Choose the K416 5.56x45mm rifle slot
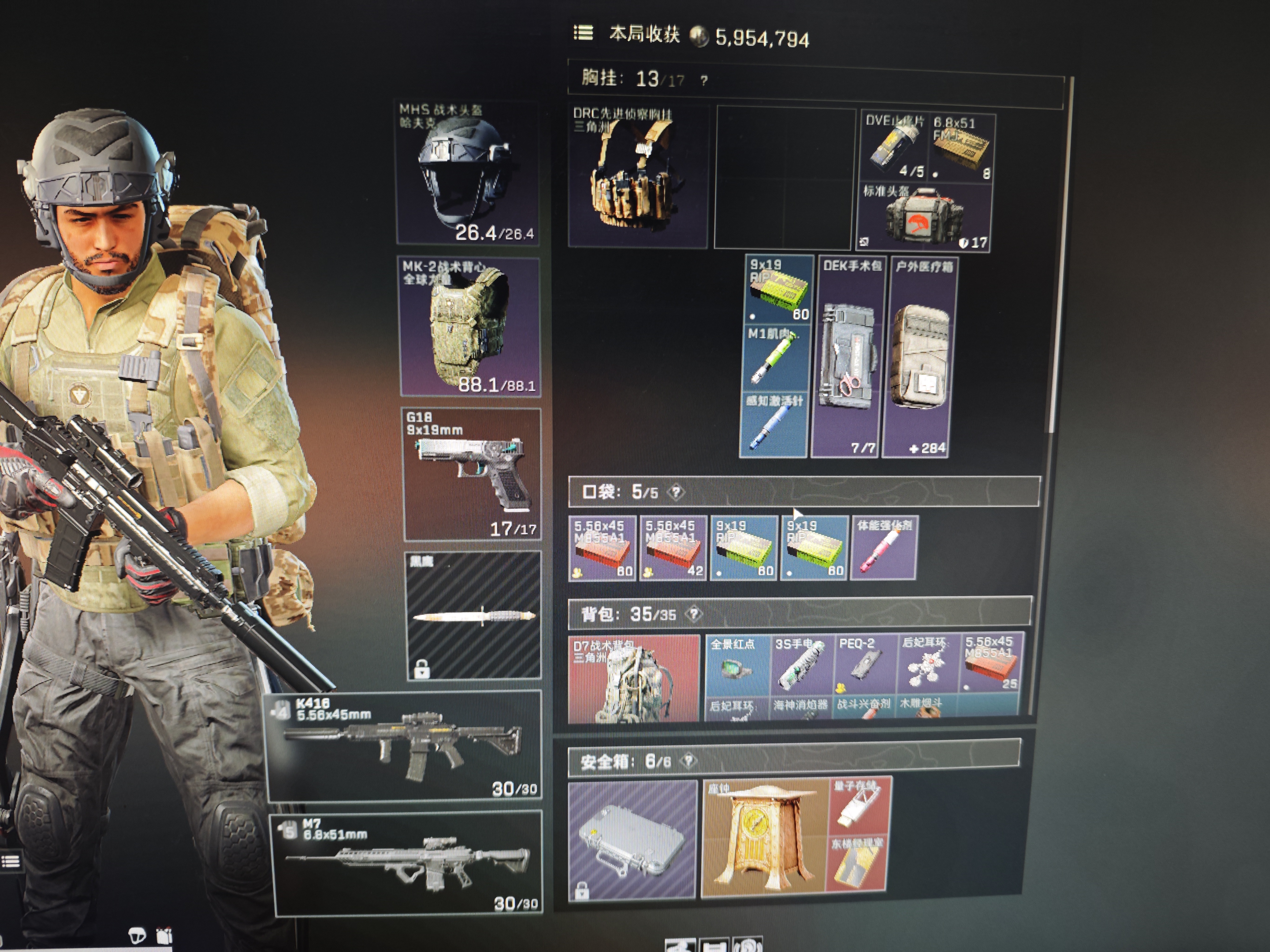 405,746
